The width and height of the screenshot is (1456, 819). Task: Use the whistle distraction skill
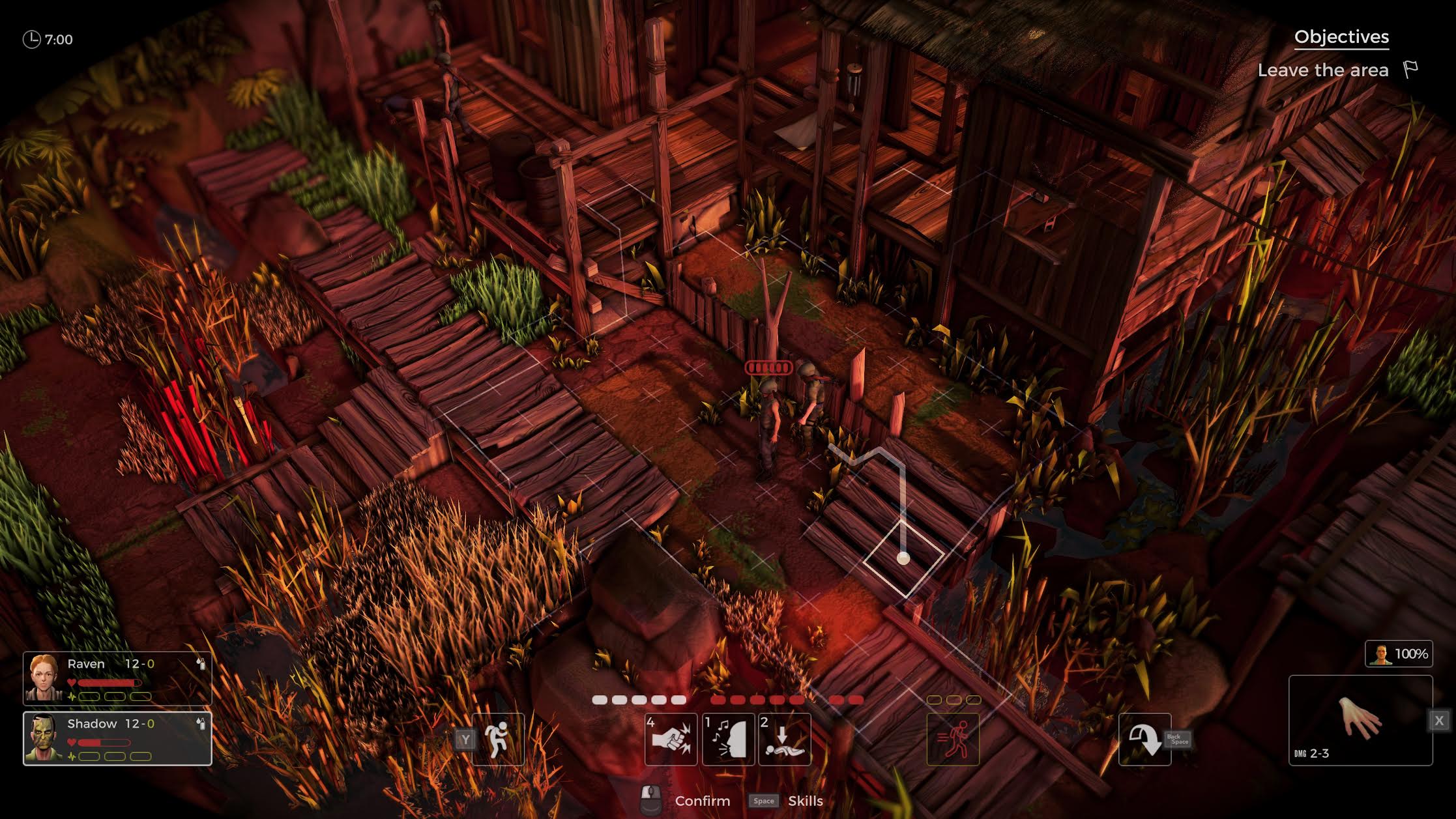(728, 739)
